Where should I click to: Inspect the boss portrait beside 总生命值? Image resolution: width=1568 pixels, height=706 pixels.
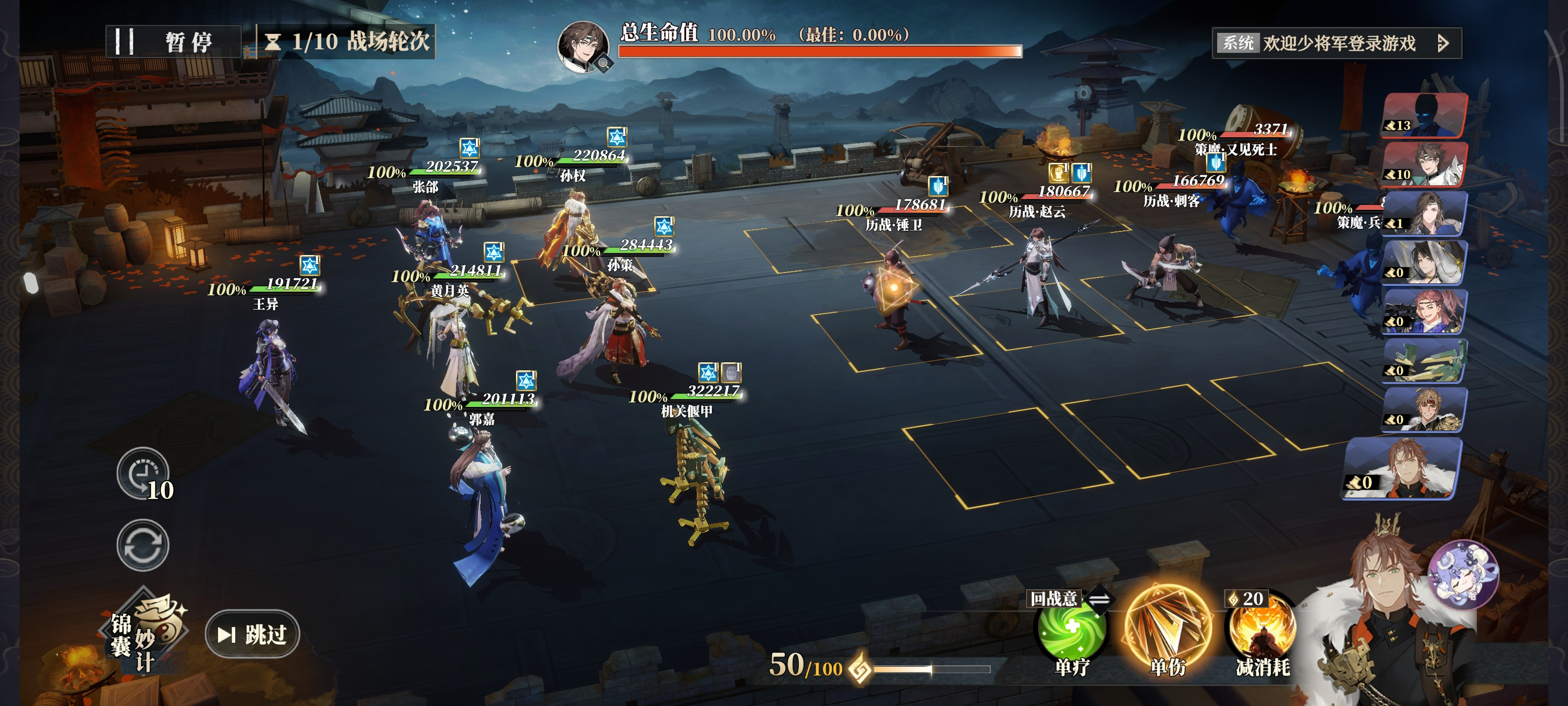click(x=583, y=48)
